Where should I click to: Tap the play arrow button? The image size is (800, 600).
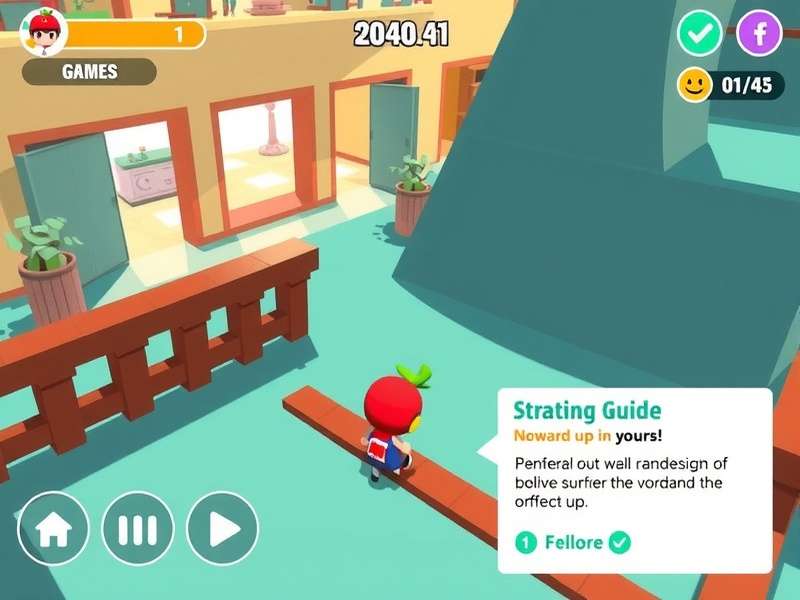(222, 528)
